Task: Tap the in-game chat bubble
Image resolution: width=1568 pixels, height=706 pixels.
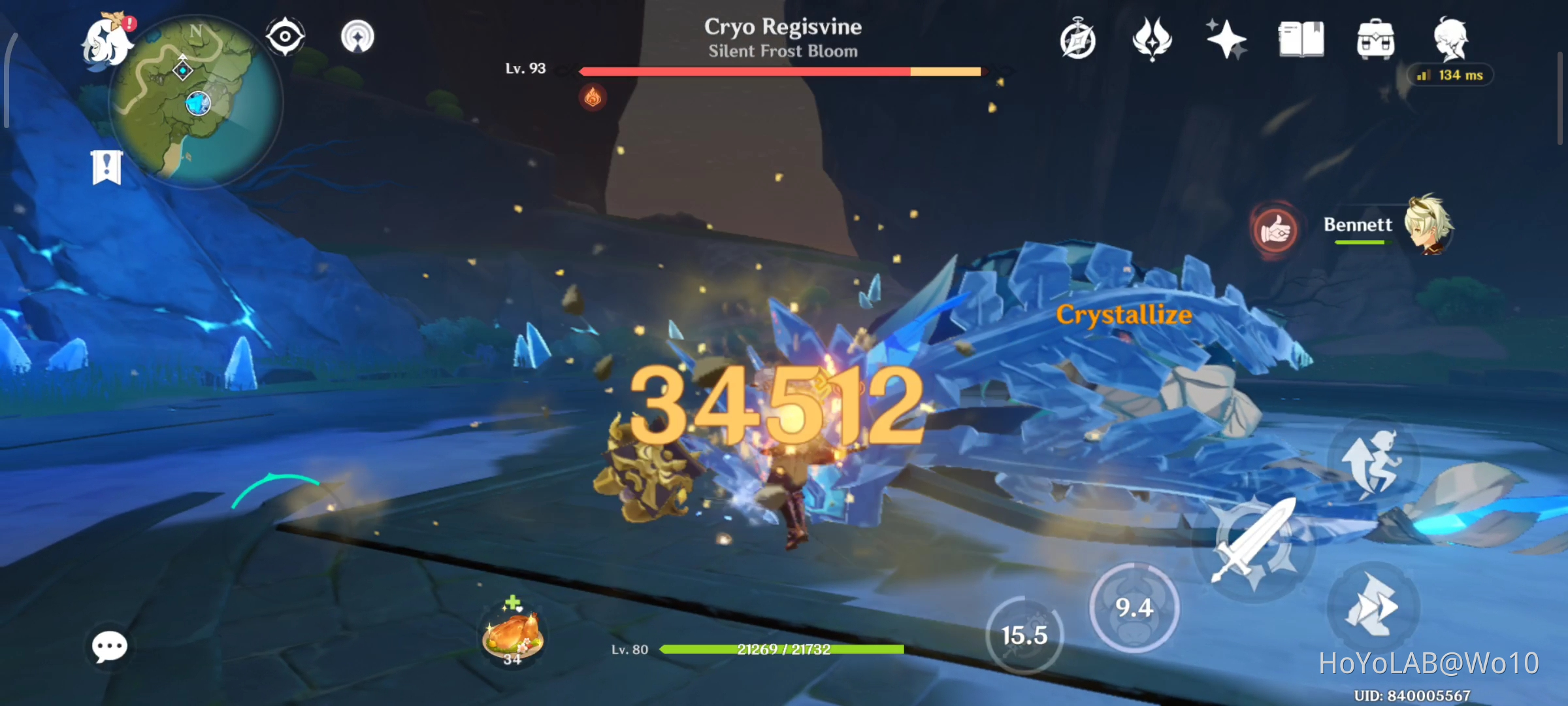Action: [x=110, y=646]
